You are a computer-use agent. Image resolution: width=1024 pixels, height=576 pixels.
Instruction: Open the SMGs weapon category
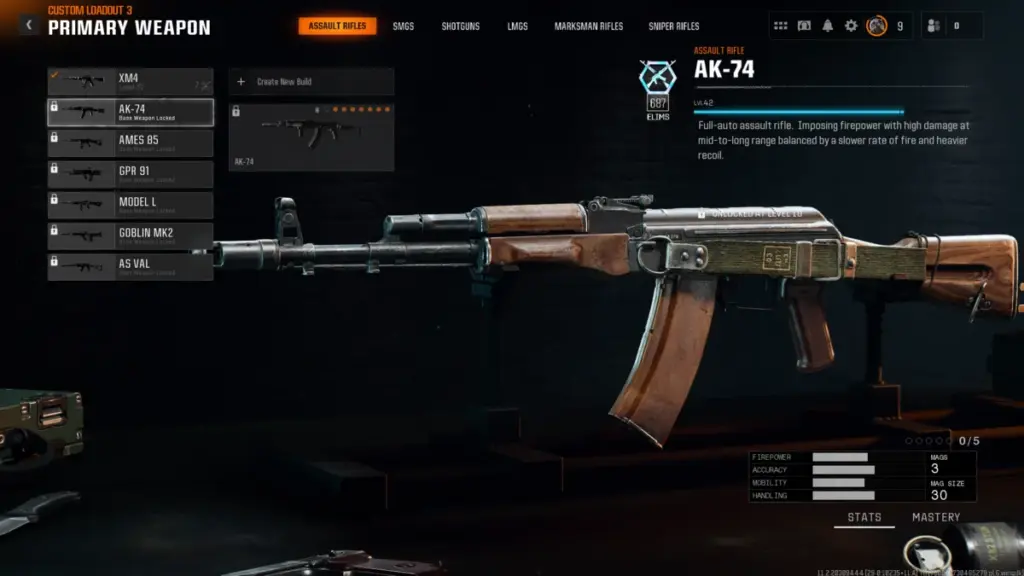click(404, 26)
